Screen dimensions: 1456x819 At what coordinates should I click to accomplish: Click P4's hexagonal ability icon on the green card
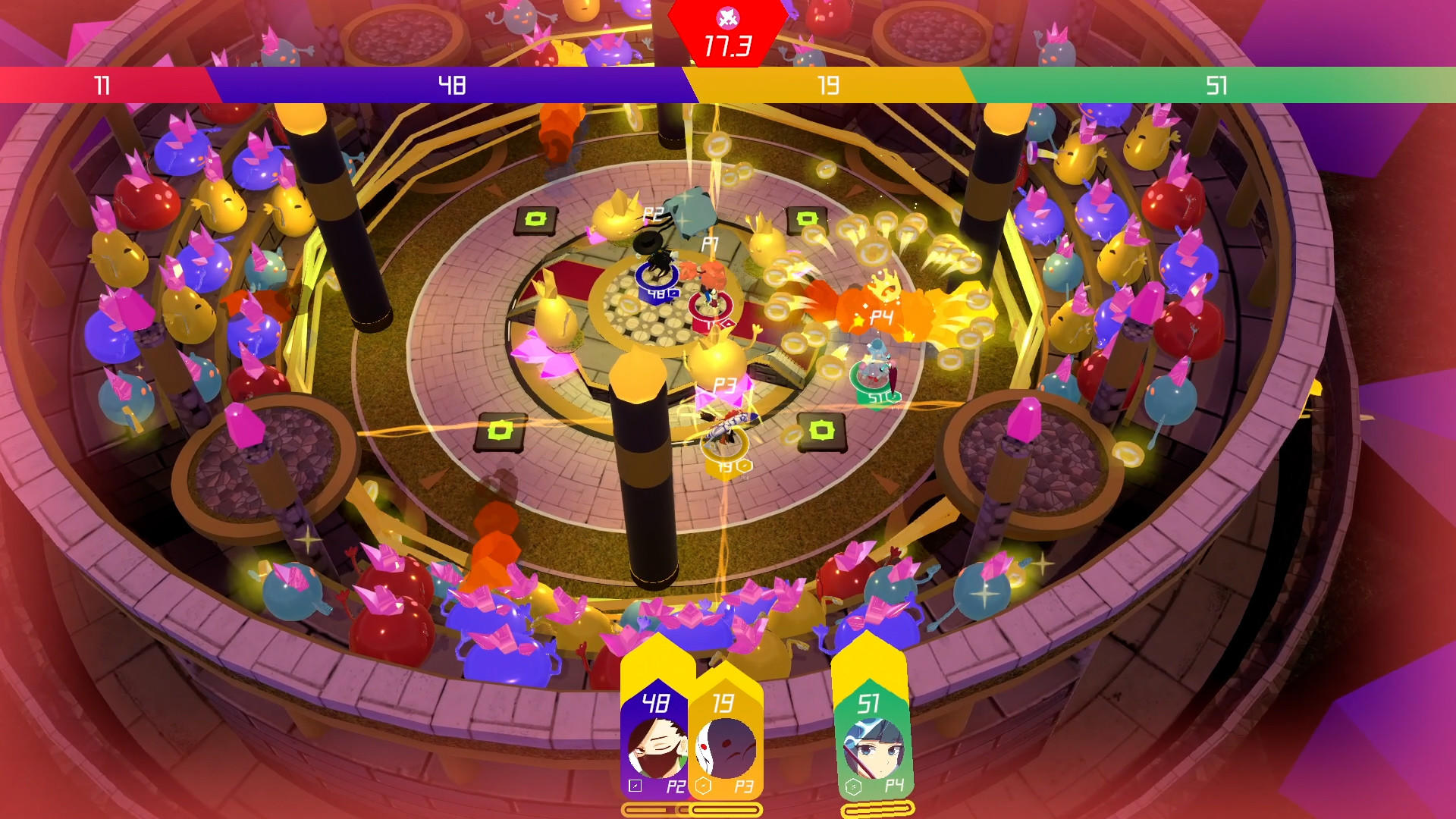point(854,786)
